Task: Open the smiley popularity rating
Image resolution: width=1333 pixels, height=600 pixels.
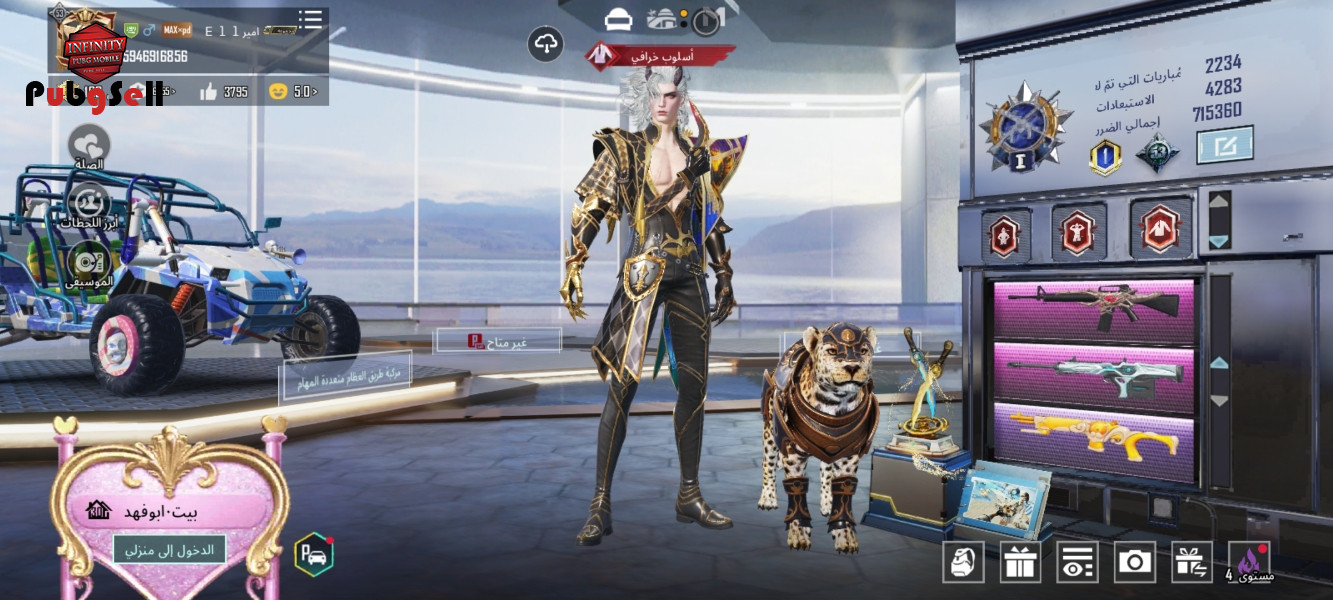Action: tap(293, 92)
